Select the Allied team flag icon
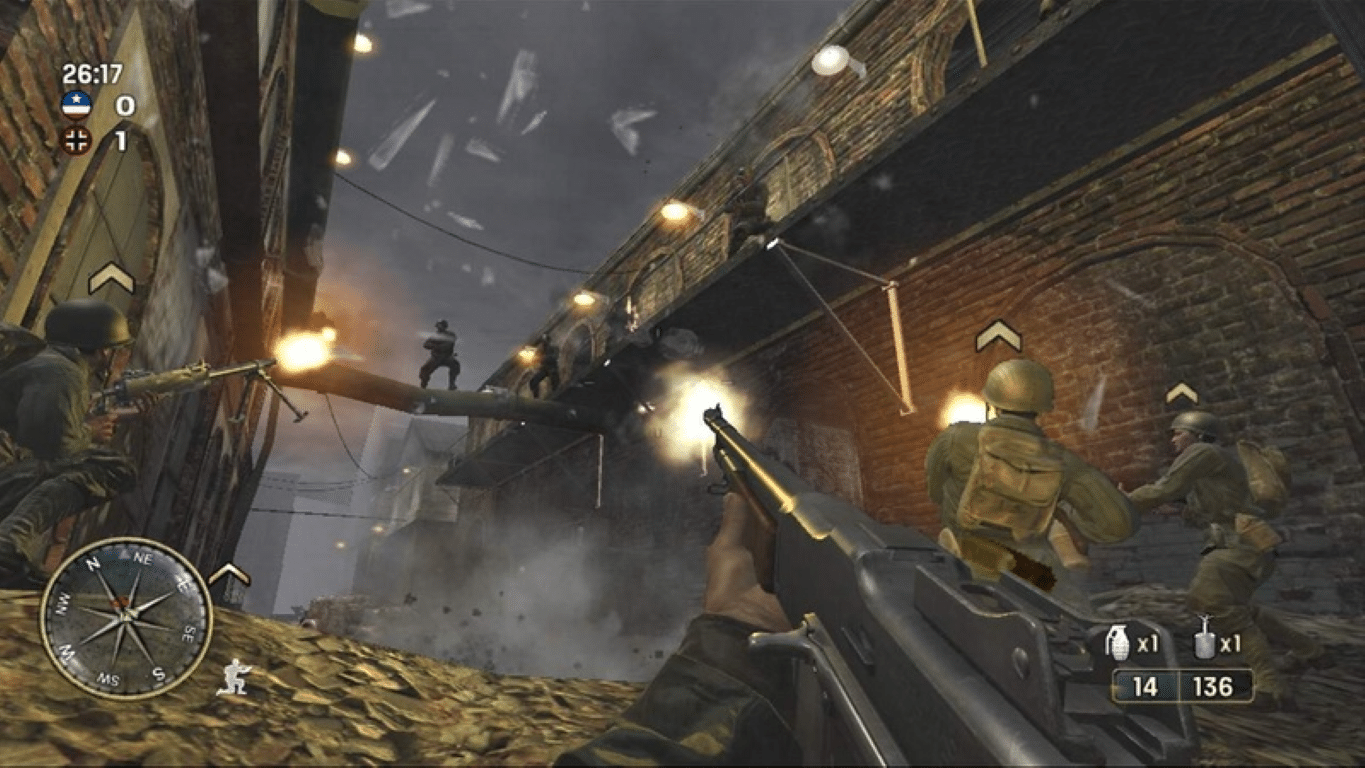Viewport: 1365px width, 768px height. (76, 105)
